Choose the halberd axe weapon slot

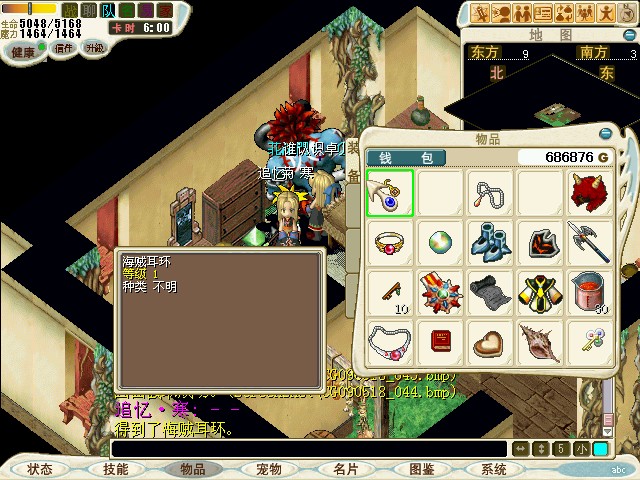tap(590, 243)
